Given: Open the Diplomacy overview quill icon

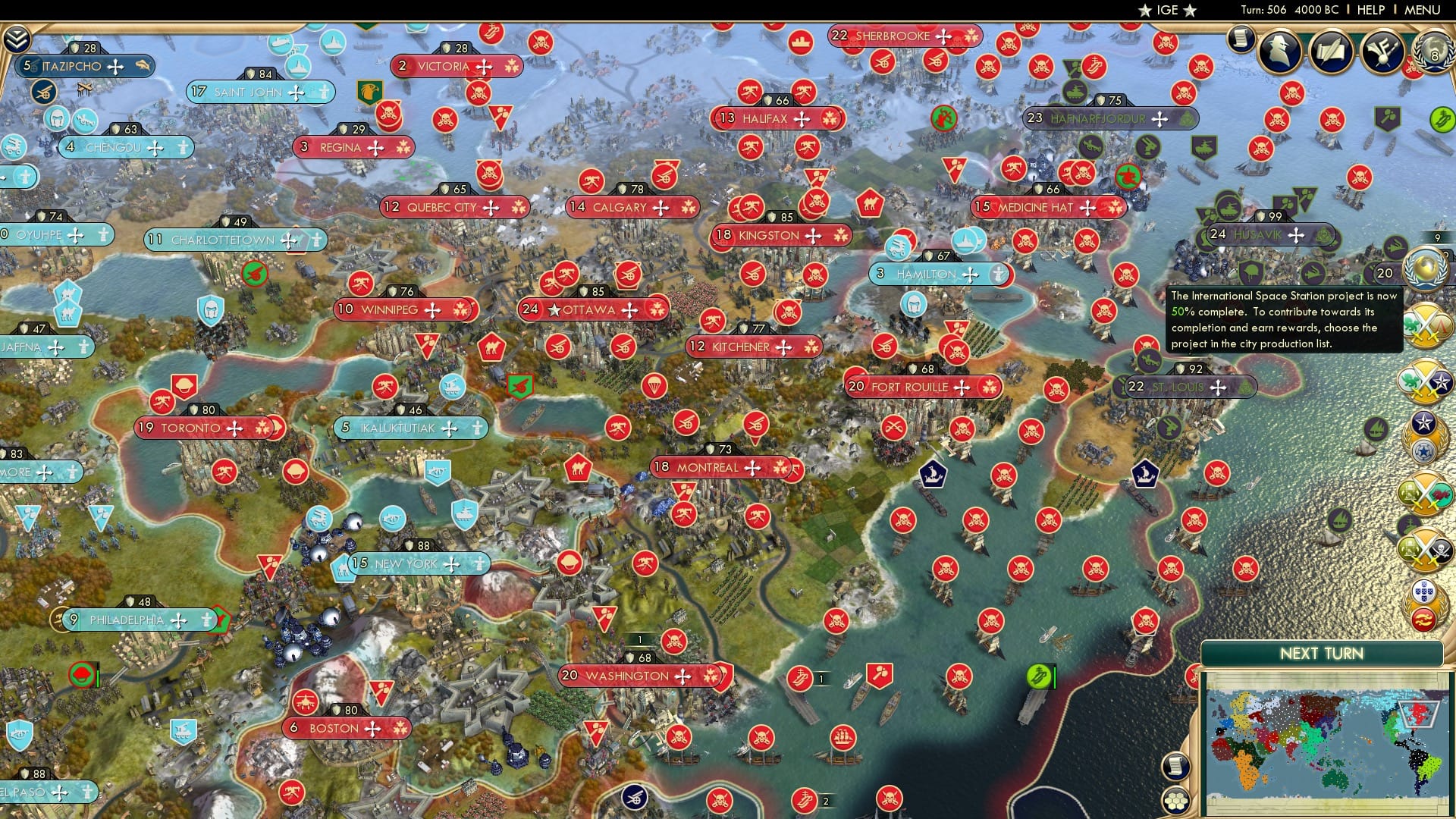Looking at the screenshot, I should (1330, 49).
